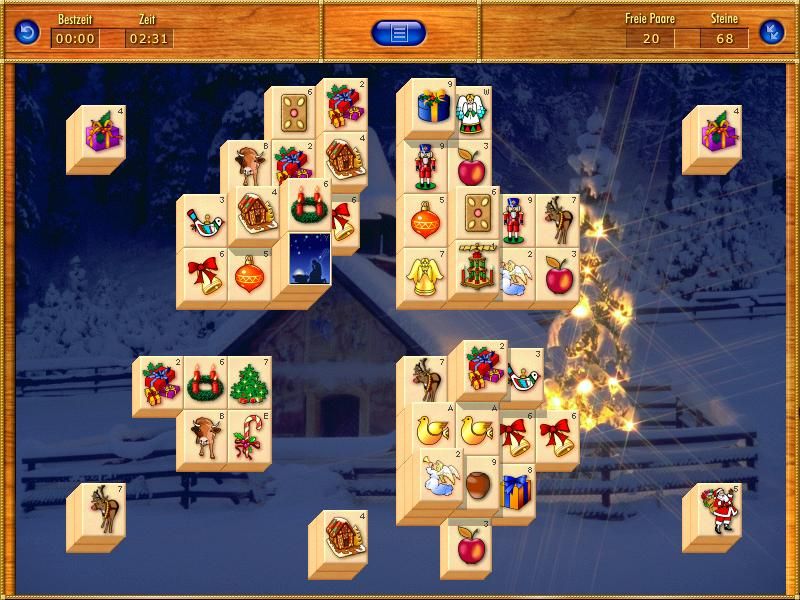Click the blue undo arrow button
This screenshot has height=600, width=800.
tap(27, 33)
